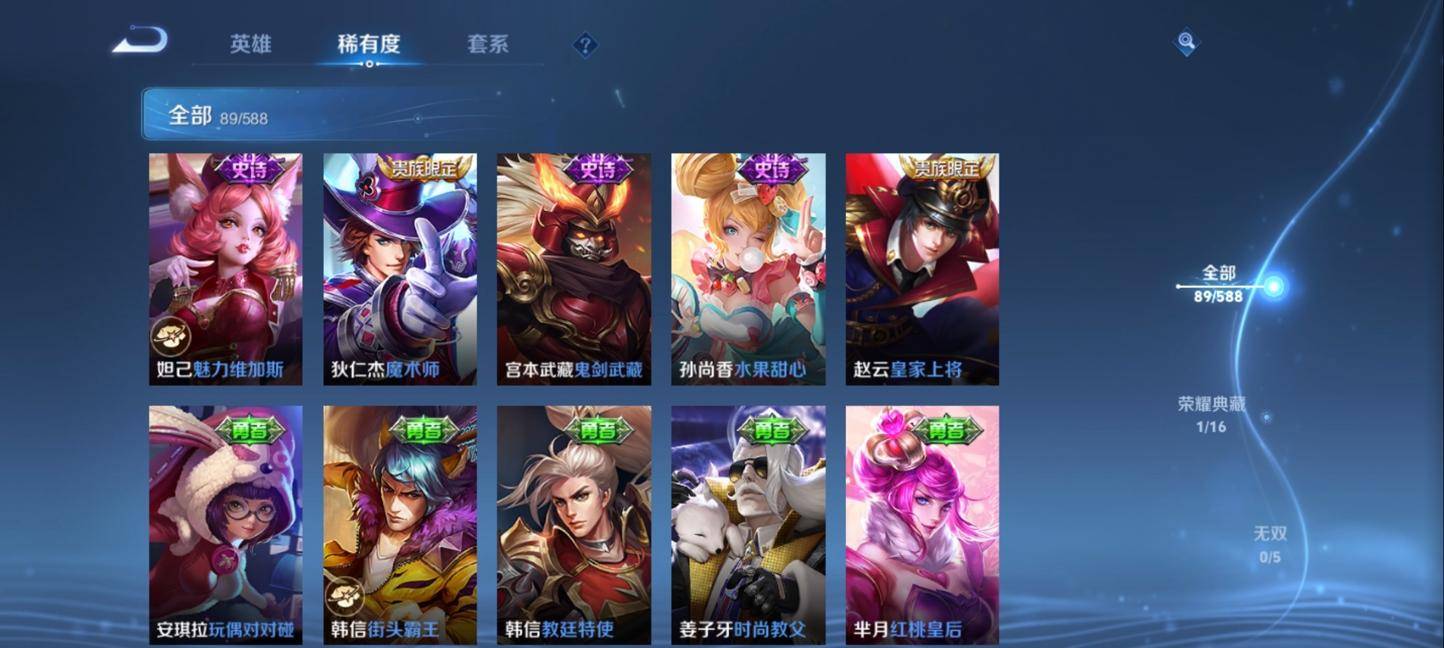1444x648 pixels.
Task: Select the 稀有度 tab
Action: pyautogui.click(x=368, y=44)
